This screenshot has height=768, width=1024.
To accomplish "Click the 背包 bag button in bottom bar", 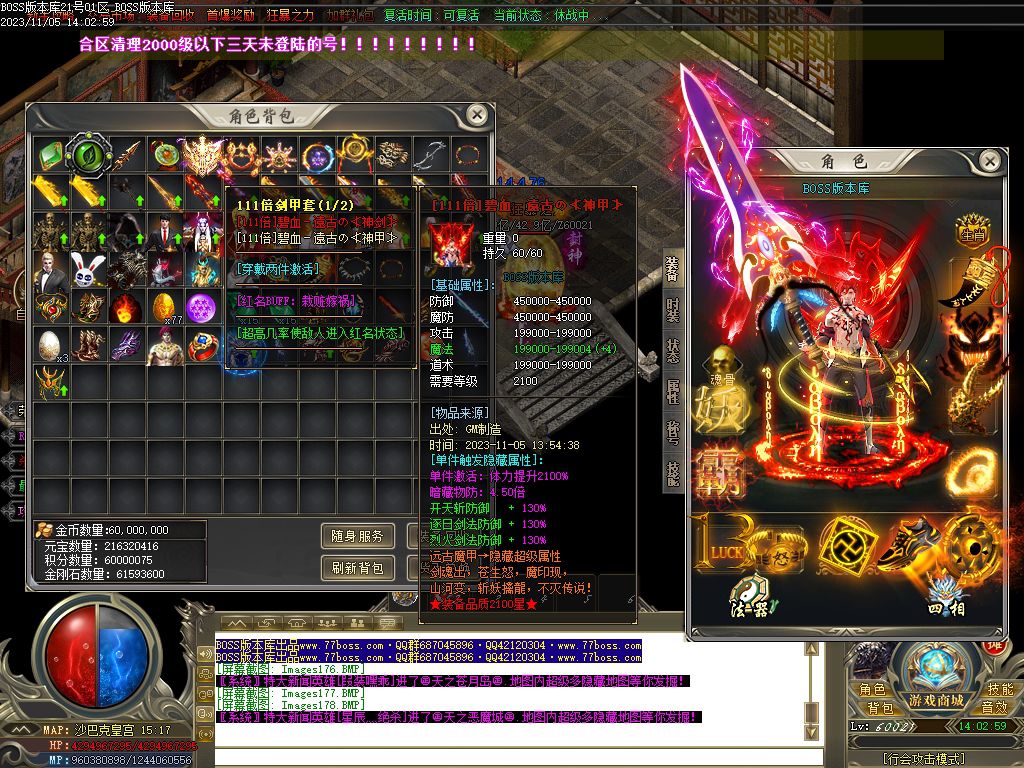I will pyautogui.click(x=873, y=708).
